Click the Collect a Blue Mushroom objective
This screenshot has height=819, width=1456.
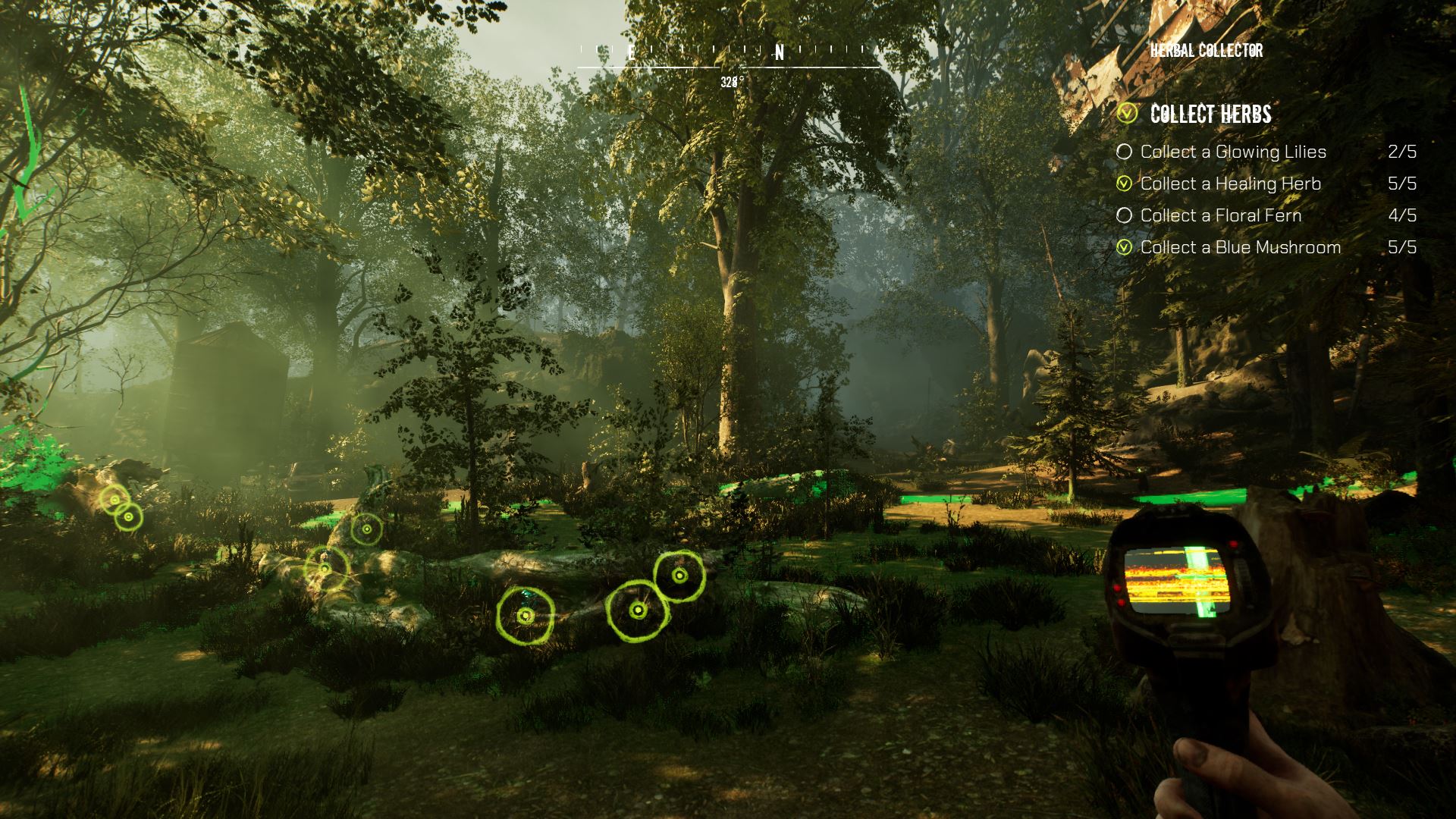(1240, 247)
